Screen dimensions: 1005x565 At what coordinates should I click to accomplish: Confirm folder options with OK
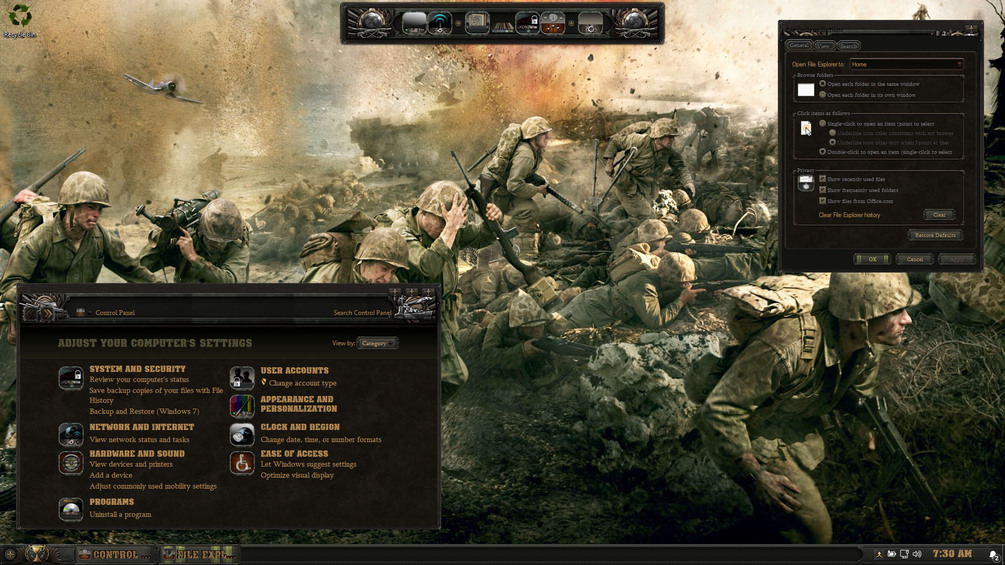(x=872, y=259)
